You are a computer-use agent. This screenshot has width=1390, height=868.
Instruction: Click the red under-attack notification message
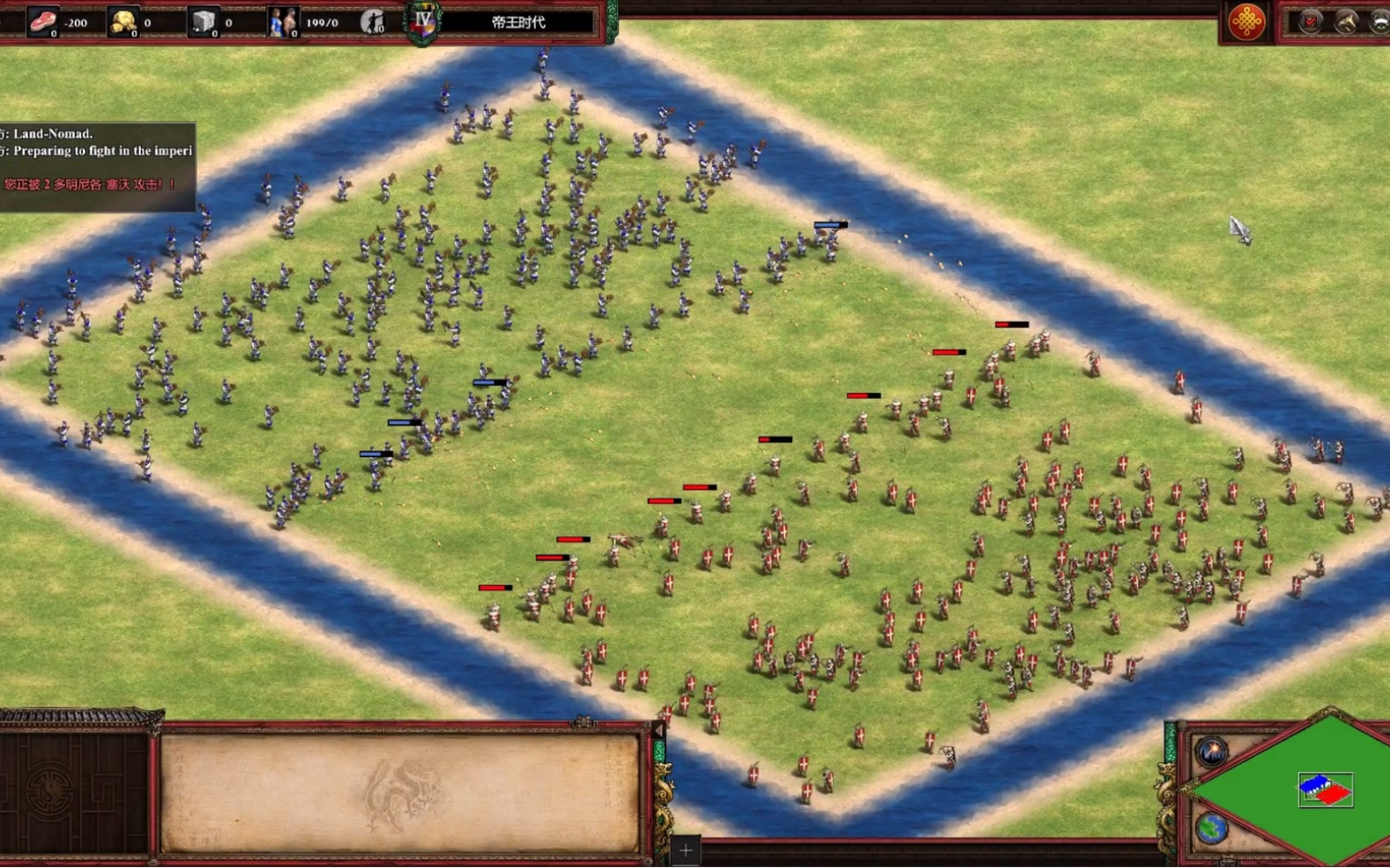(x=90, y=184)
